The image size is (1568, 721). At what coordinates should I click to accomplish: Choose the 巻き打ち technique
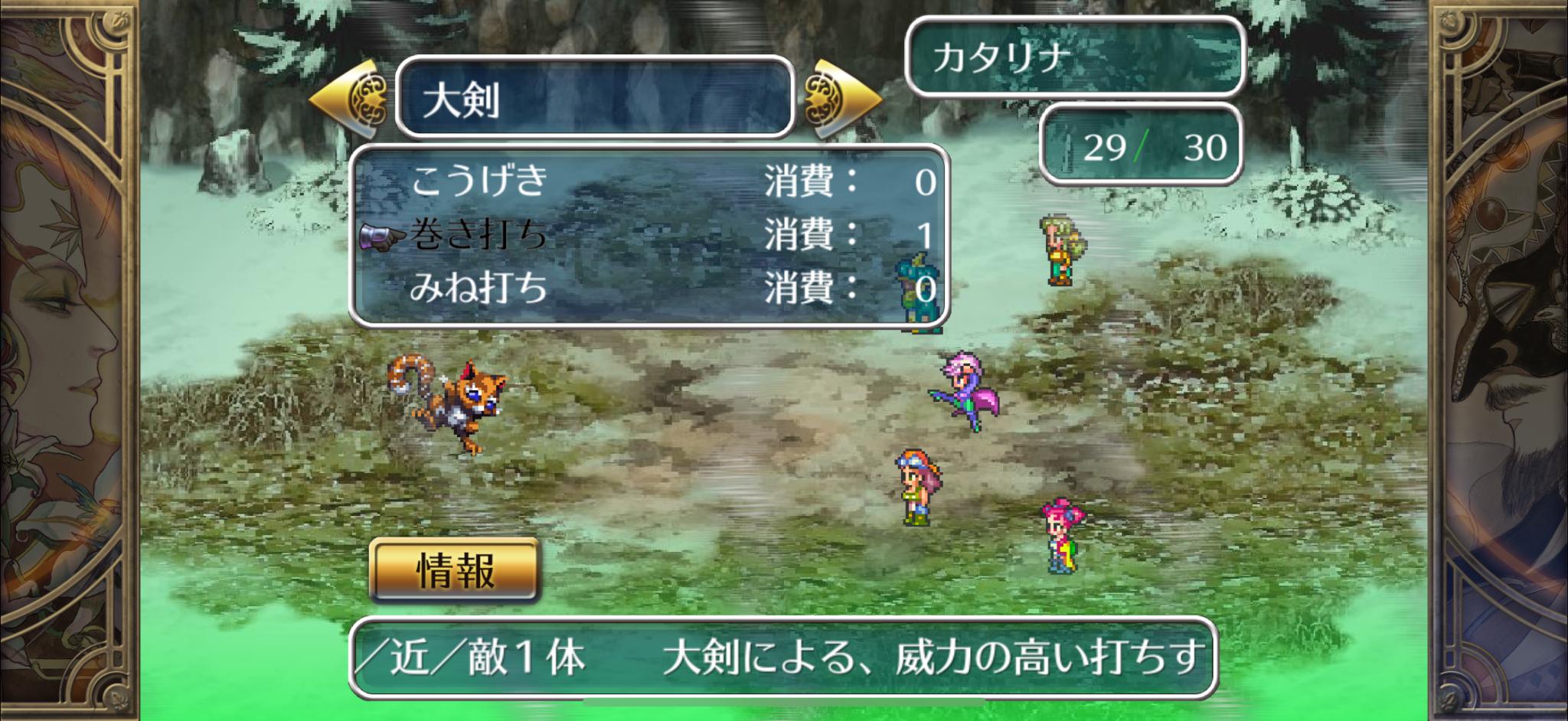(480, 235)
